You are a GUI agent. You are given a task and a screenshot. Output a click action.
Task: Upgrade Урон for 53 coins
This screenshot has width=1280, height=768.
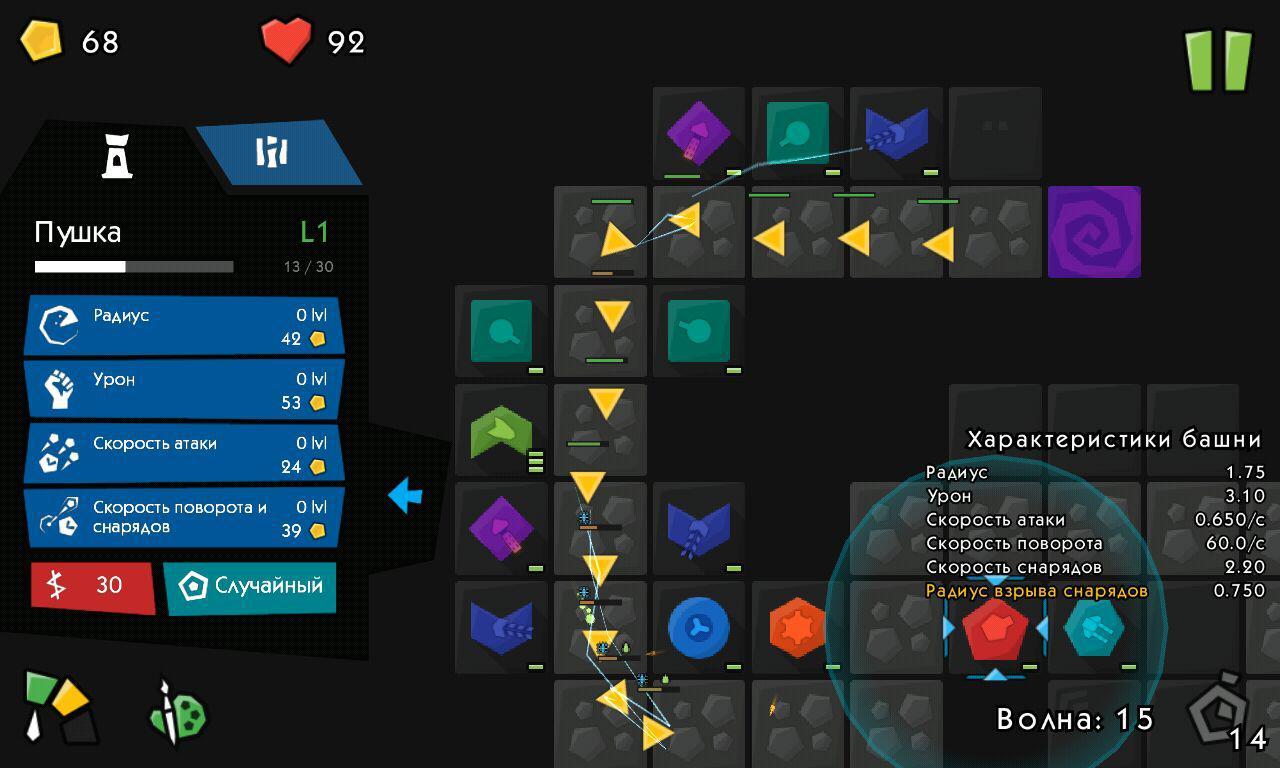pos(184,390)
